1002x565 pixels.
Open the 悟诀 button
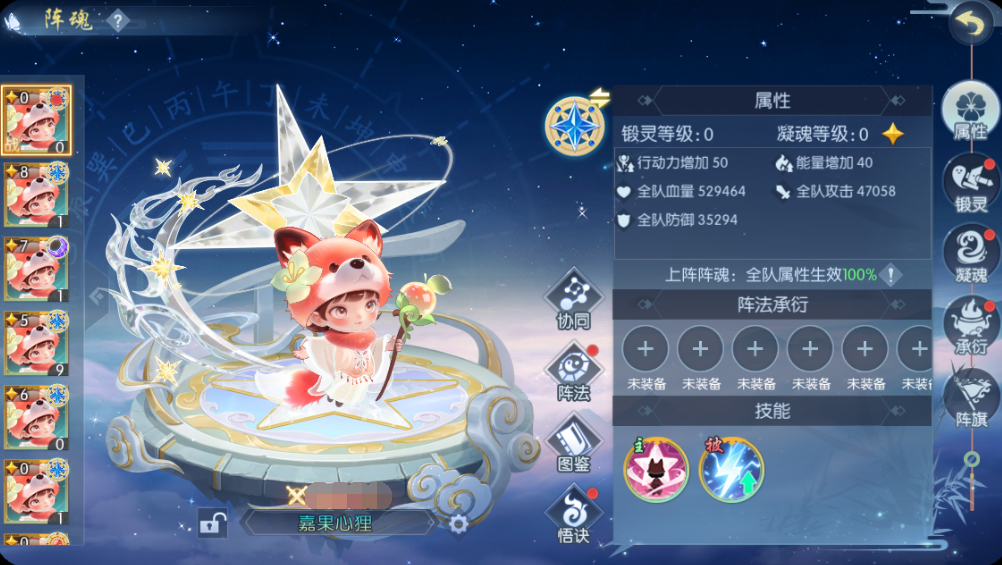point(574,514)
